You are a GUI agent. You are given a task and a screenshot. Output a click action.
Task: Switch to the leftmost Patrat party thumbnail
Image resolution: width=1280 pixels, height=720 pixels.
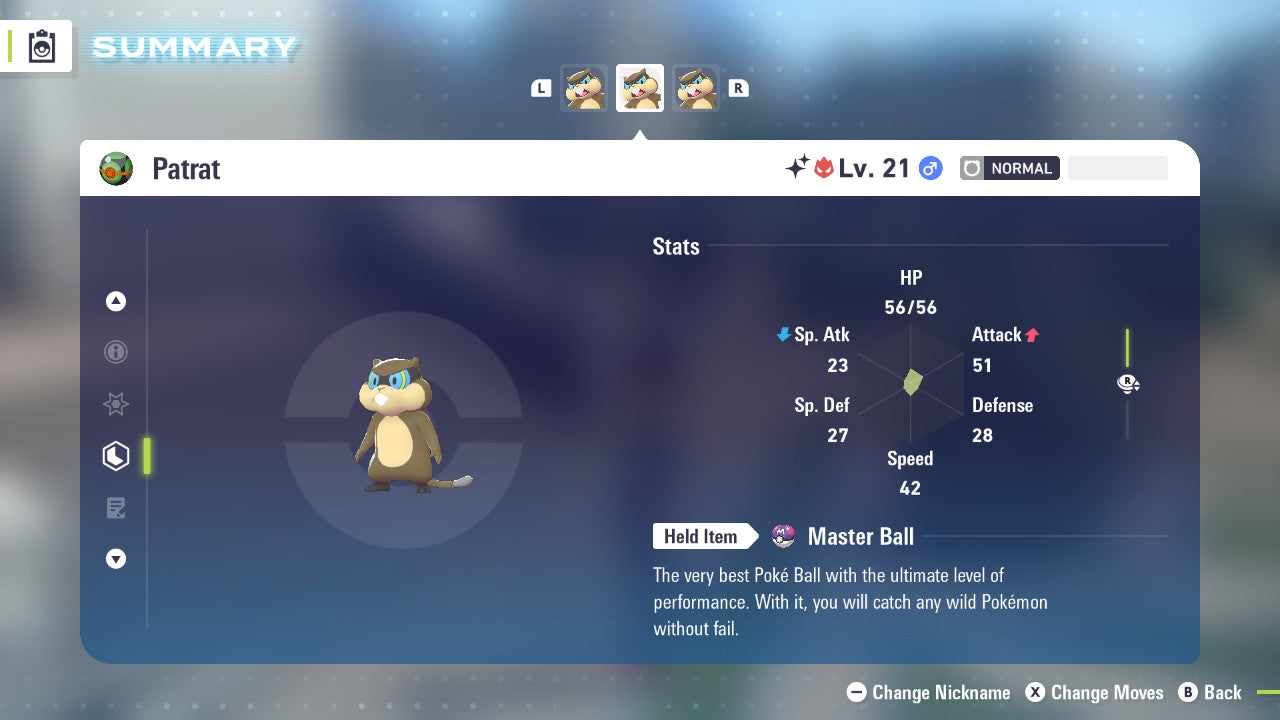[x=584, y=88]
